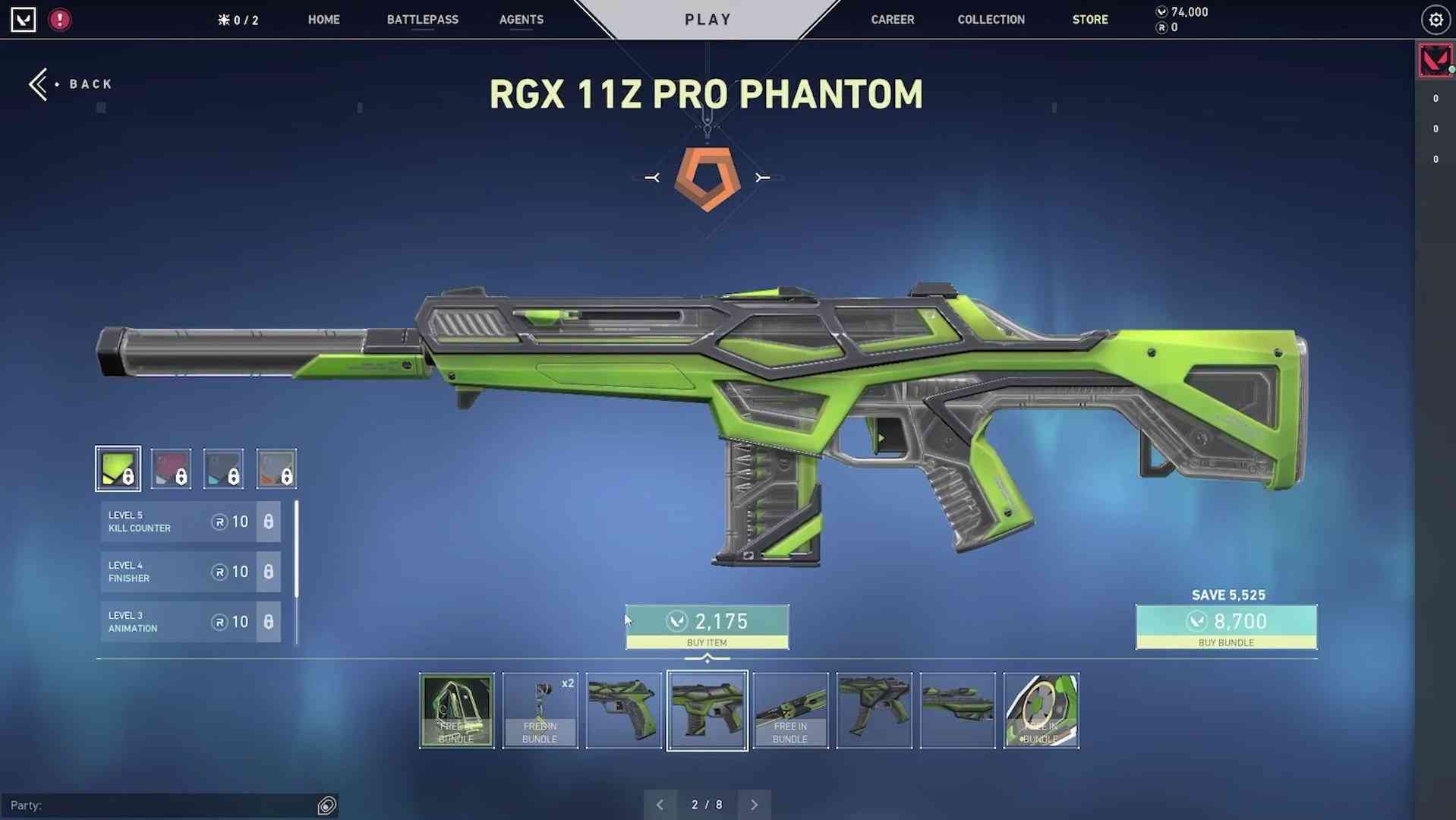Click the Back arrow chevron
The image size is (1456, 820).
38,84
